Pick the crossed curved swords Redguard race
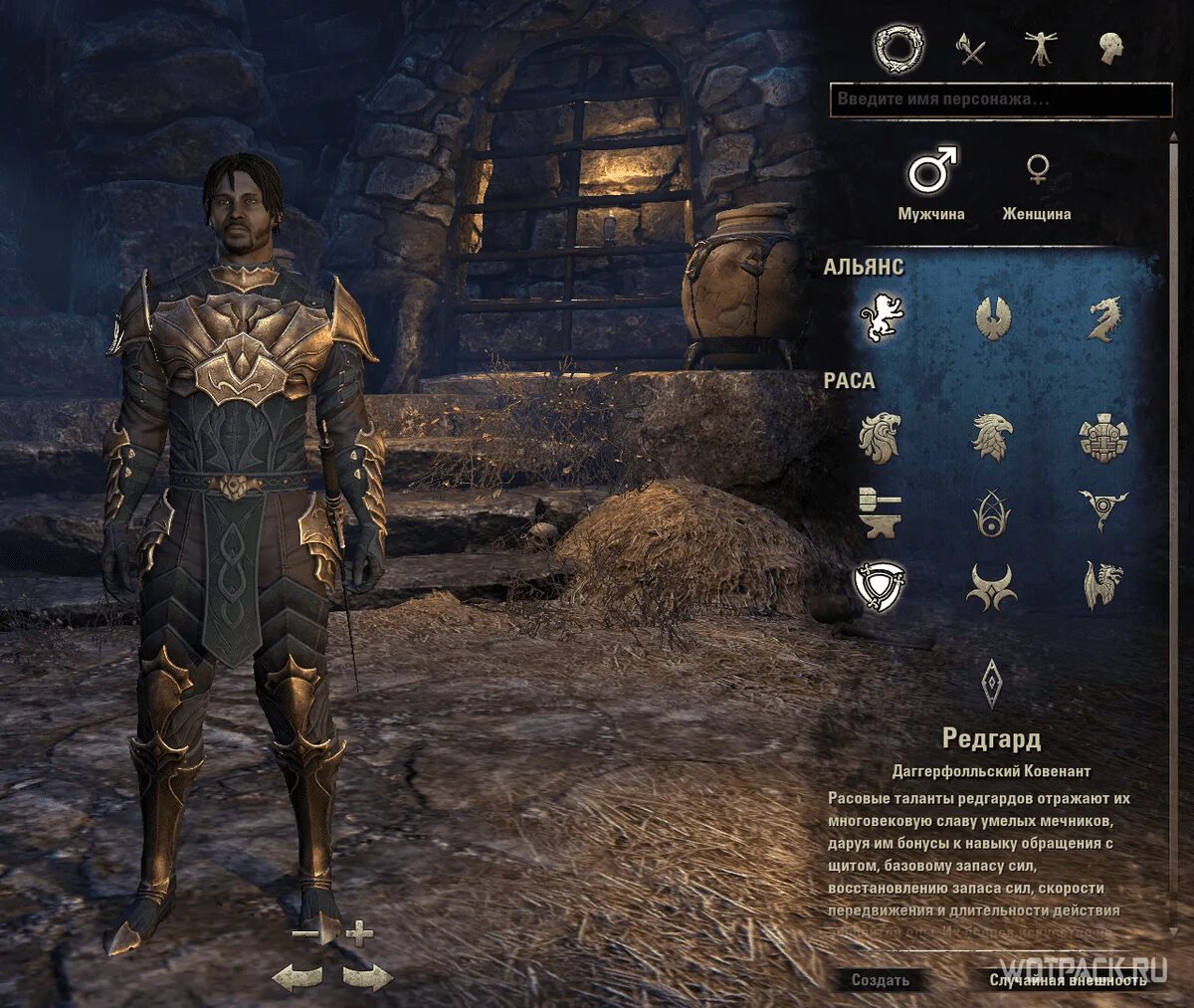 click(881, 585)
